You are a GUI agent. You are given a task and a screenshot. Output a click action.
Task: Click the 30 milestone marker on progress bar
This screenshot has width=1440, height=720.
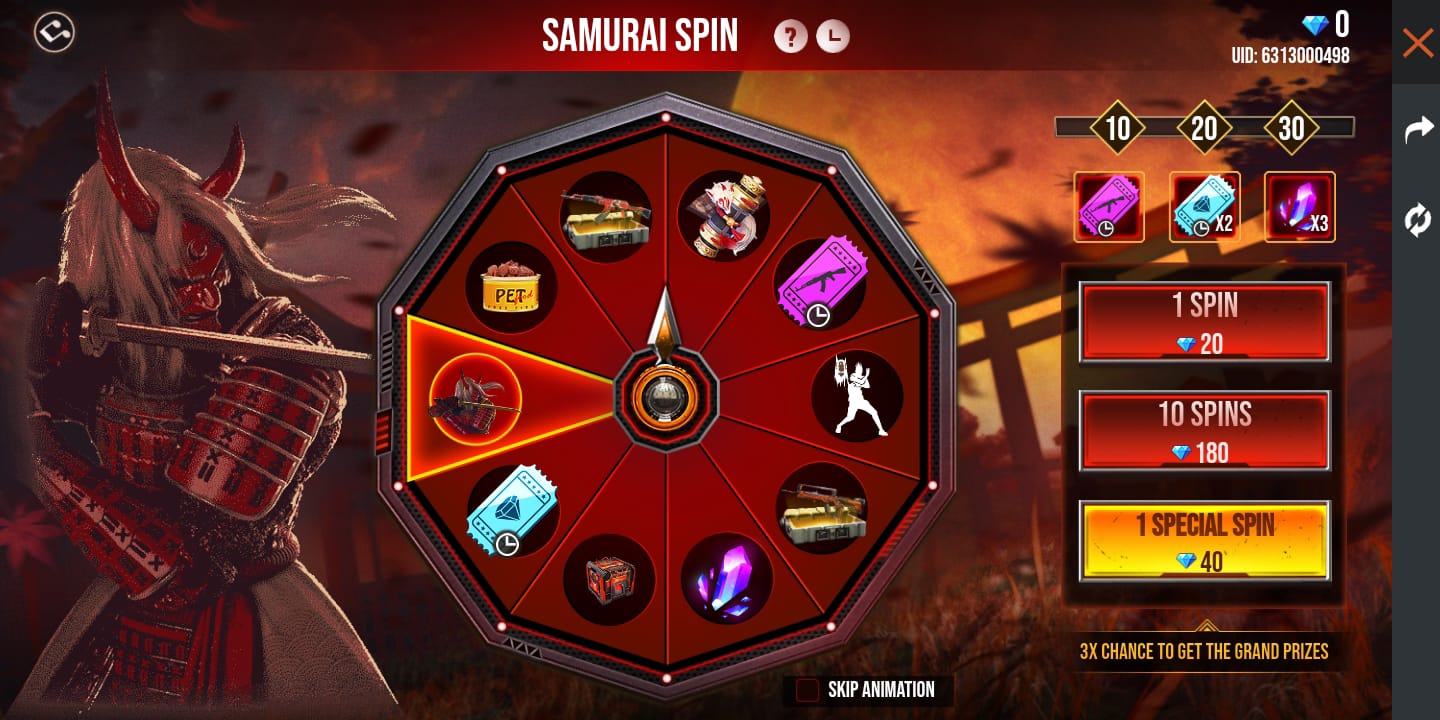(x=1291, y=128)
